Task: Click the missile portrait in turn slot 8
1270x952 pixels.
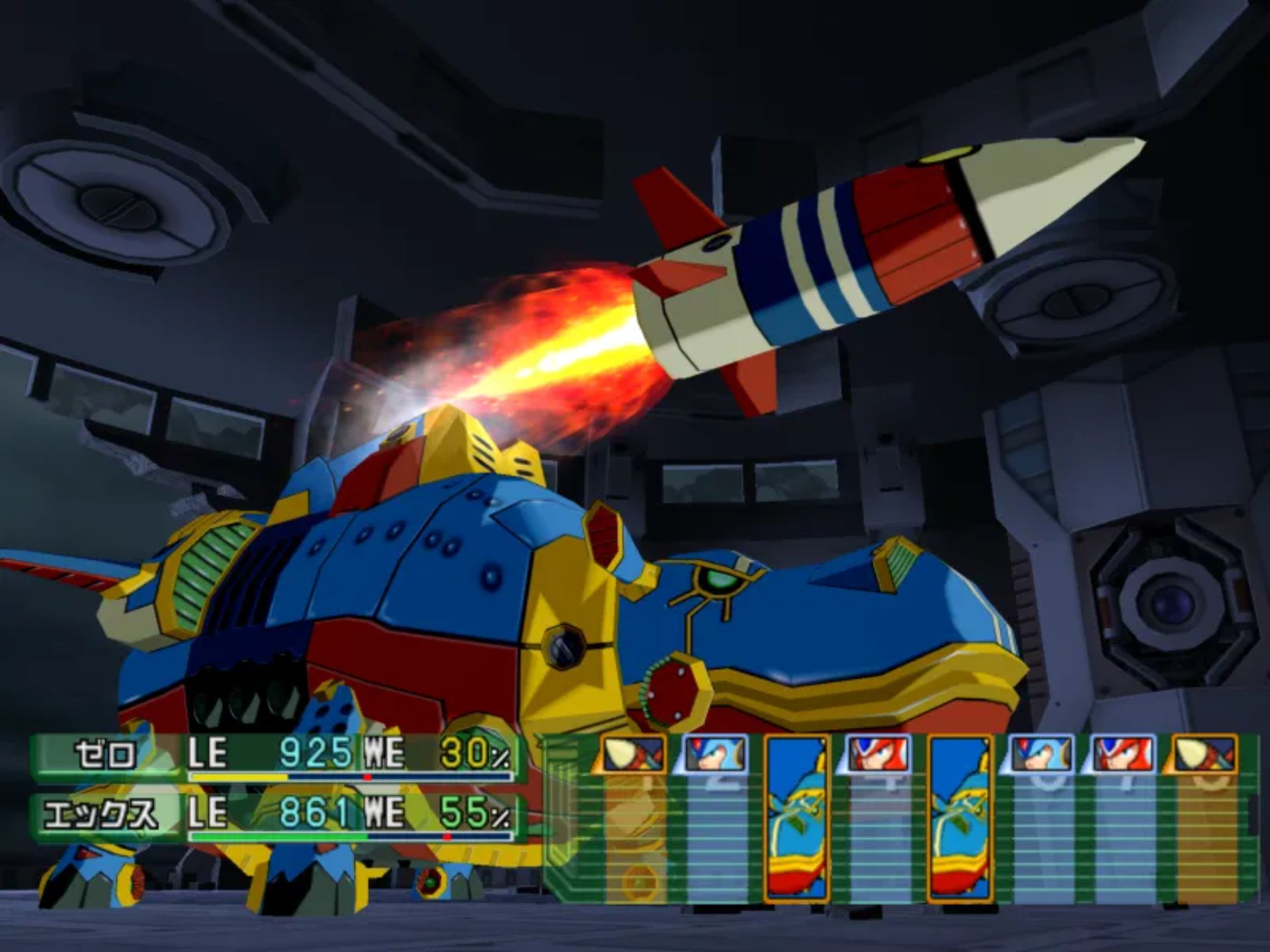Action: point(1205,754)
